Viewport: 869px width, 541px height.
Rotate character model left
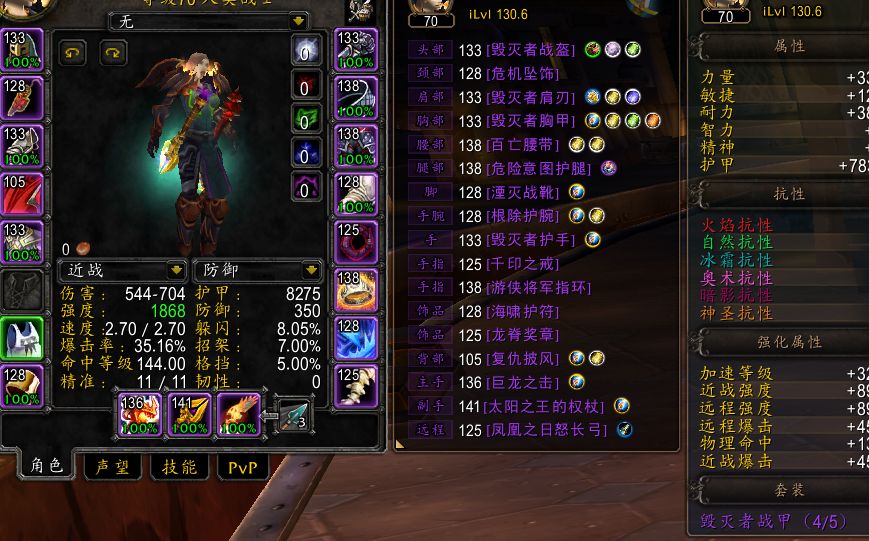click(x=73, y=54)
